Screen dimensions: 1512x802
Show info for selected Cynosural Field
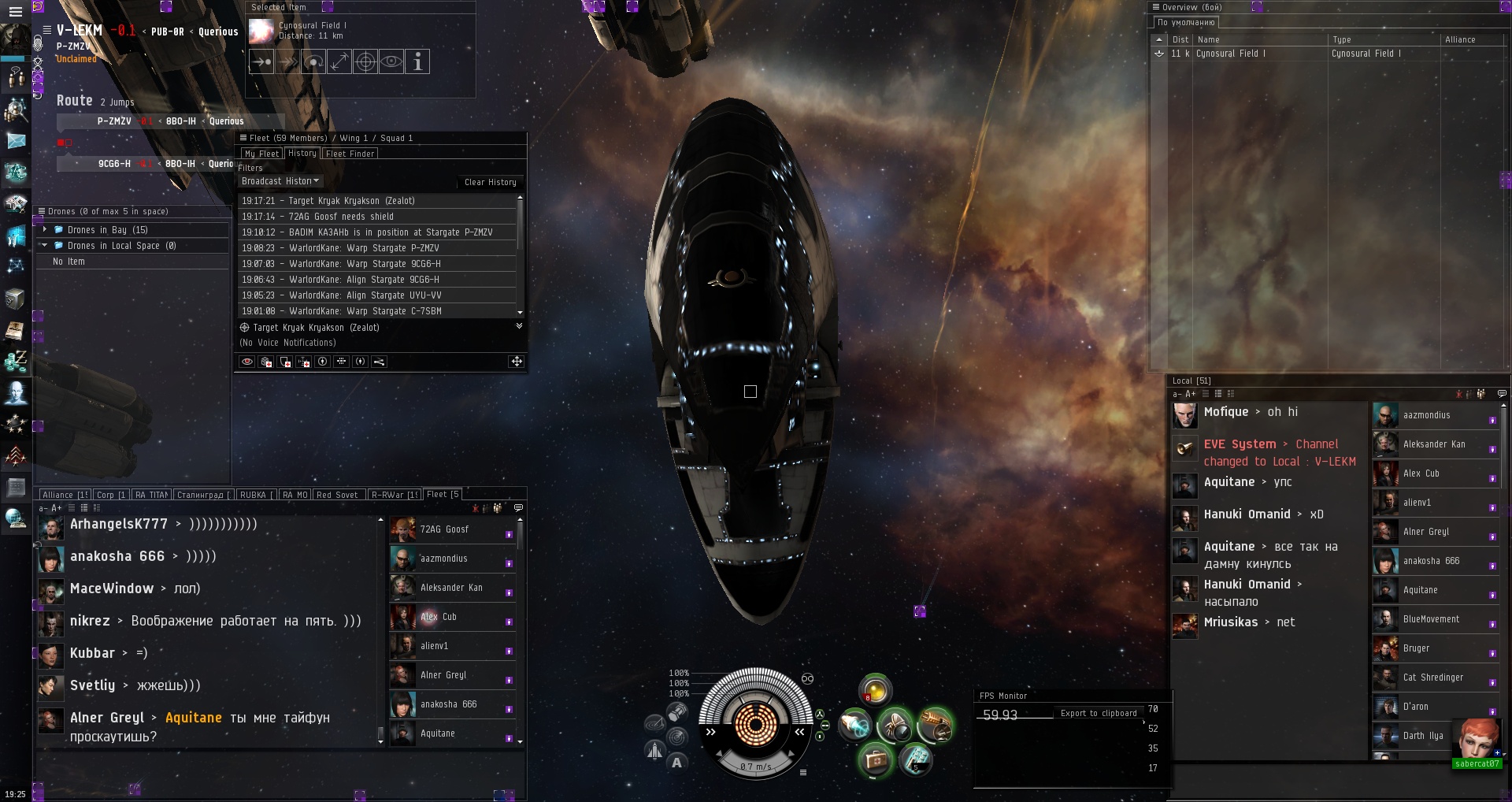(x=417, y=61)
